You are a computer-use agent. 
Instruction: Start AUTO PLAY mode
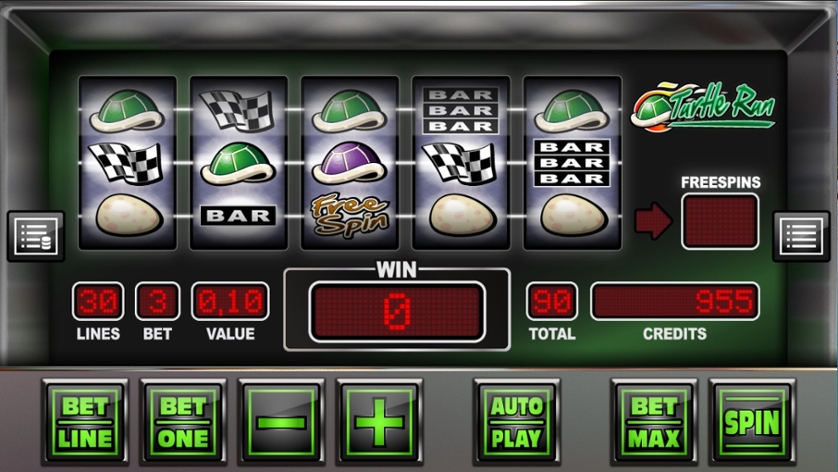coord(516,422)
